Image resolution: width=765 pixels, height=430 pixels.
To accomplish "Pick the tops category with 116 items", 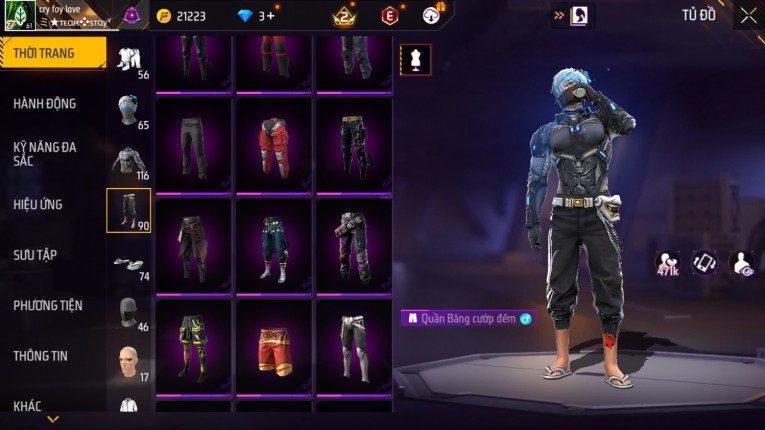I will coord(129,161).
